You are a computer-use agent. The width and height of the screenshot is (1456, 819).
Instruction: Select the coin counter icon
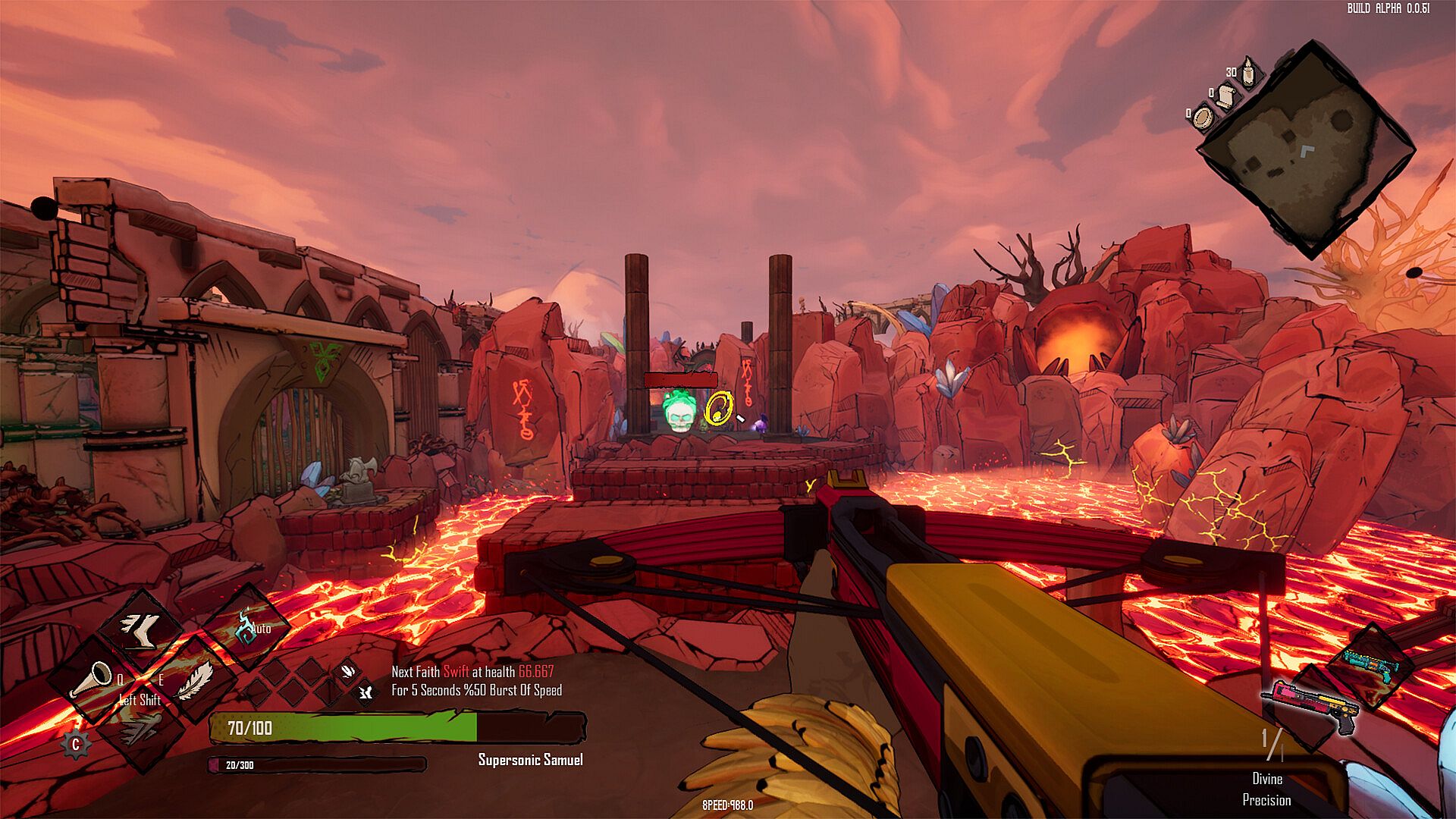point(1203,117)
